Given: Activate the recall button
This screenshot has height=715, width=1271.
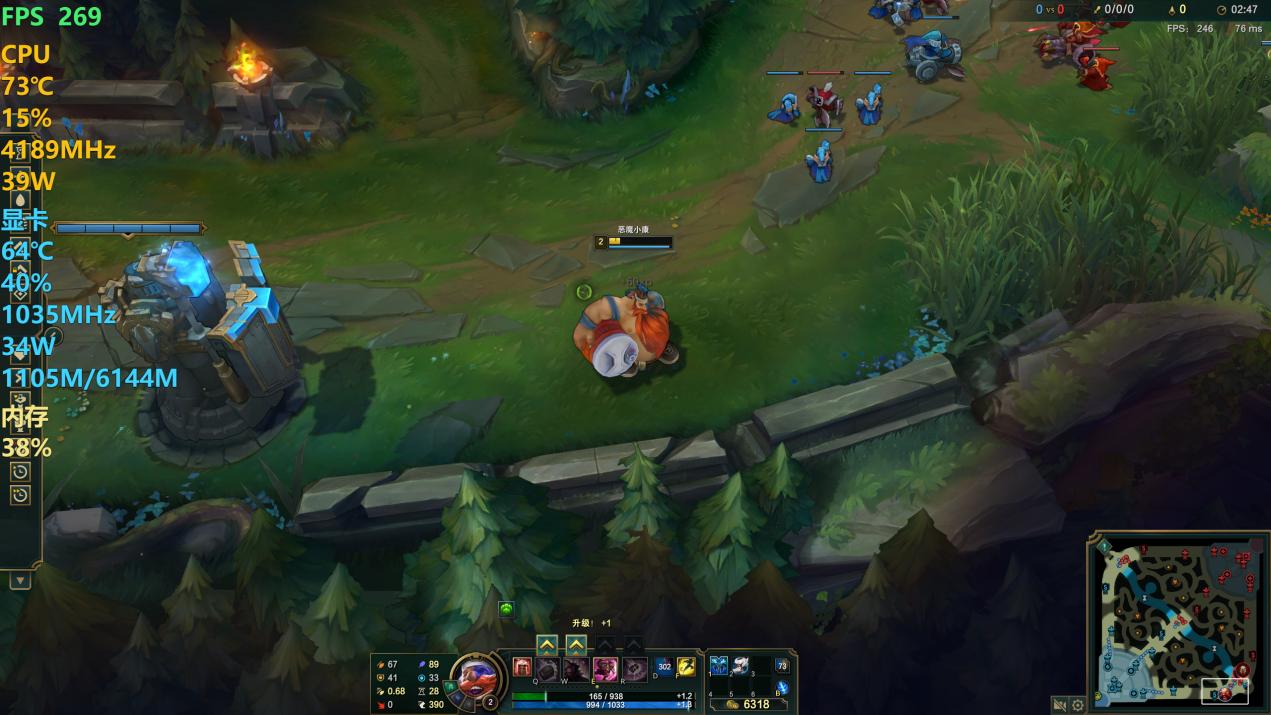Looking at the screenshot, I should pos(782,687).
